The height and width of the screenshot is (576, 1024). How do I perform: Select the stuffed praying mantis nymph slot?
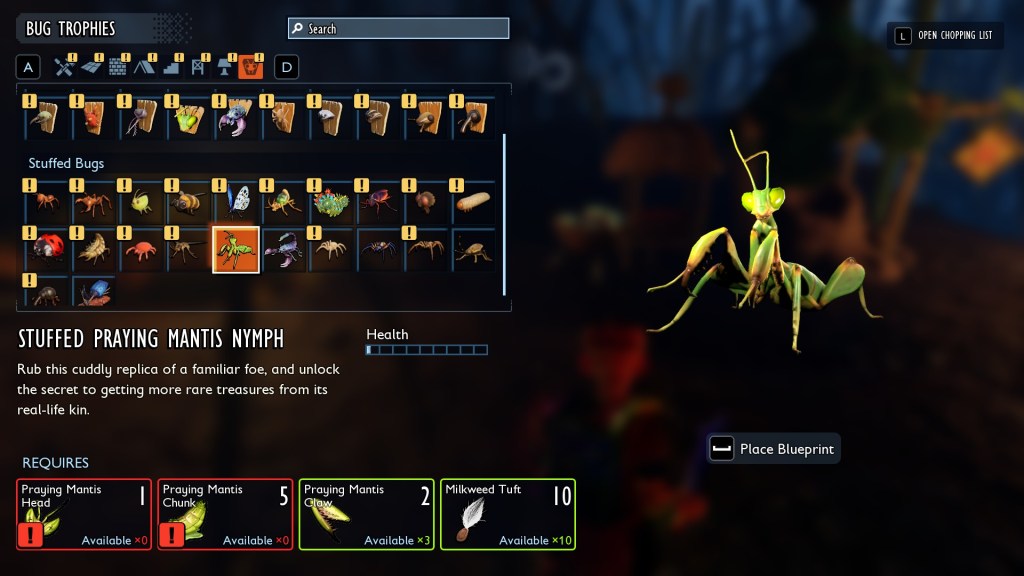[x=236, y=249]
